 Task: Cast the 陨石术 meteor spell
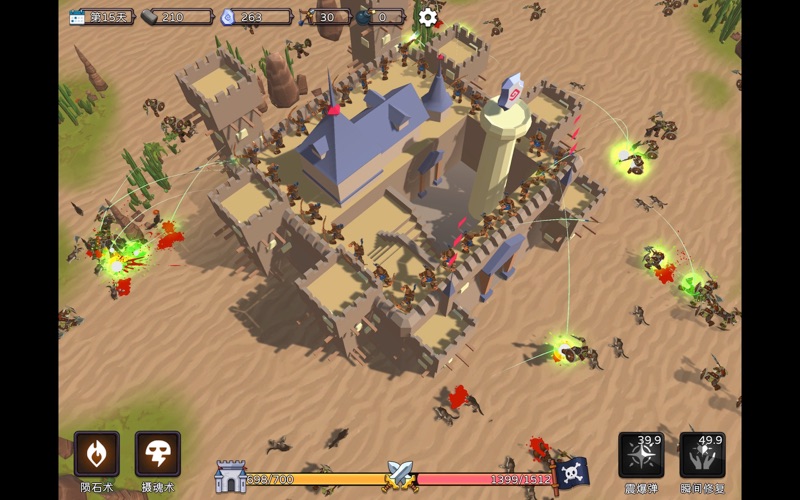click(97, 455)
